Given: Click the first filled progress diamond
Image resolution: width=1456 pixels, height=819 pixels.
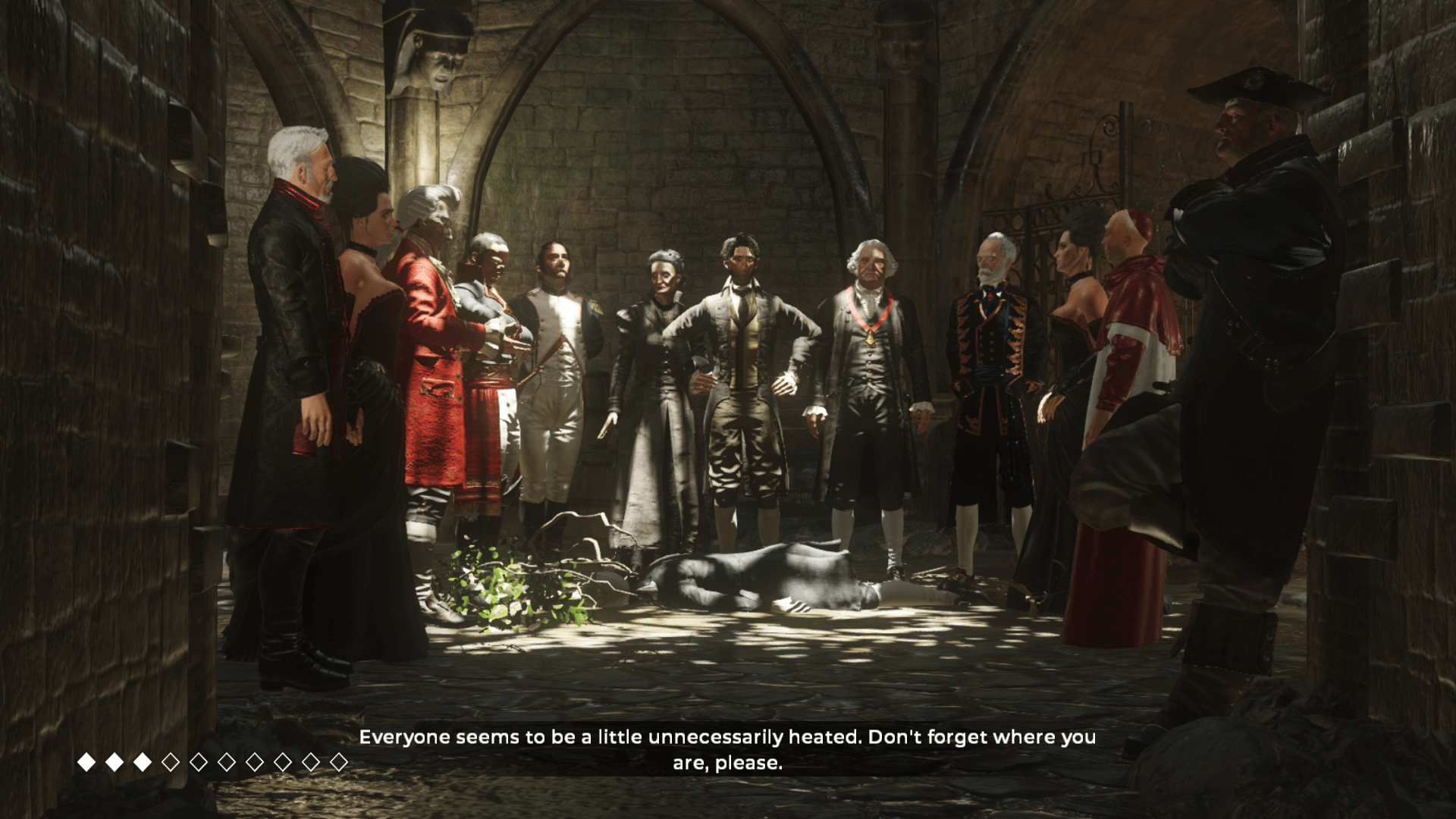Looking at the screenshot, I should (x=86, y=758).
